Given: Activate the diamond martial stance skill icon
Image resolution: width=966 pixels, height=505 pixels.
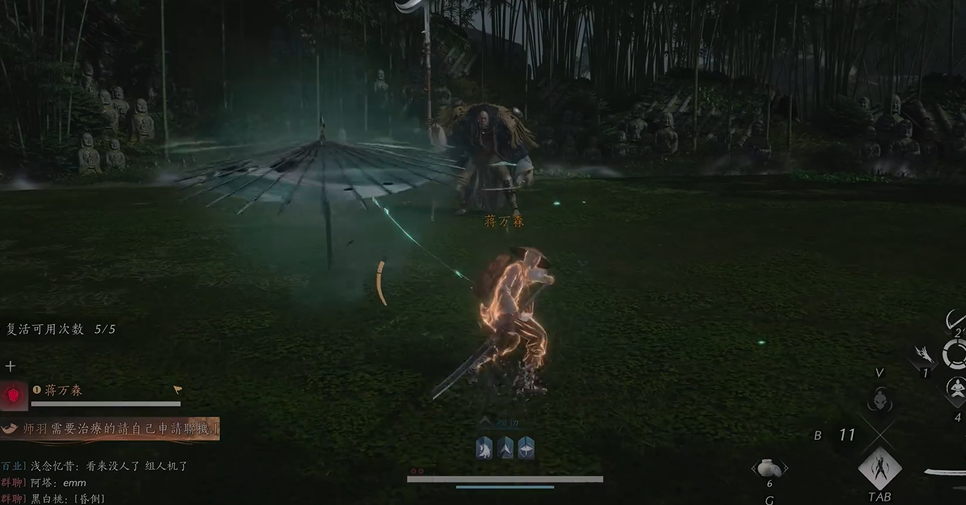Looking at the screenshot, I should [880, 468].
